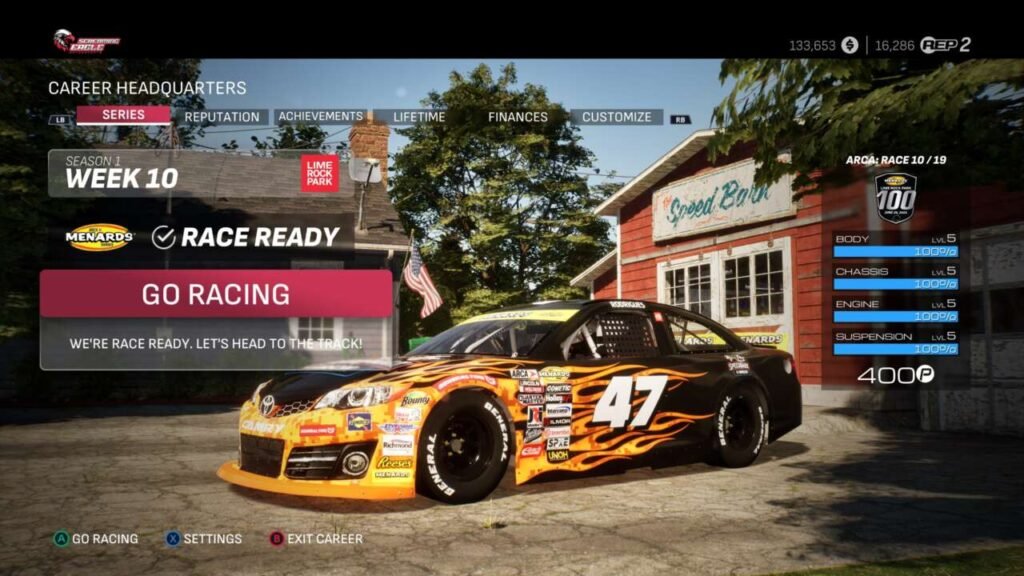The image size is (1024, 576).
Task: Show the Achievements tab
Action: 320,117
